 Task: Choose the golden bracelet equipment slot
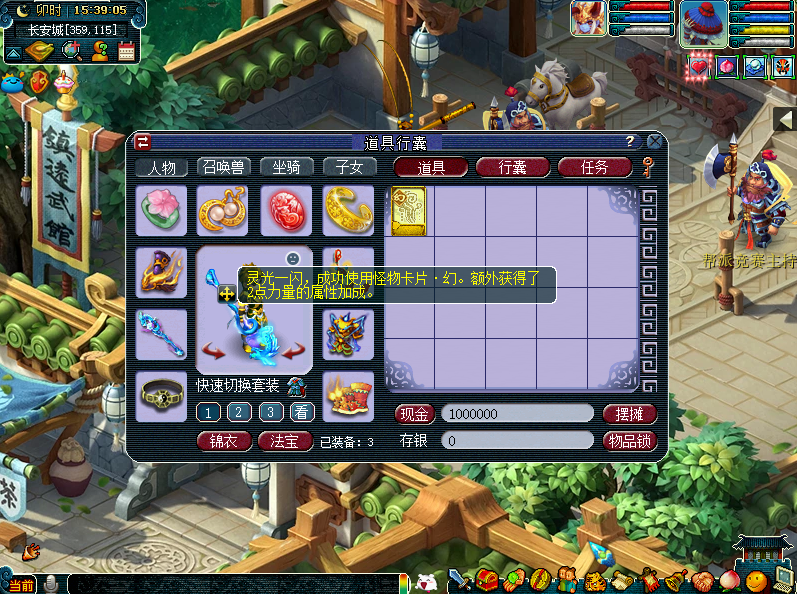coord(348,210)
